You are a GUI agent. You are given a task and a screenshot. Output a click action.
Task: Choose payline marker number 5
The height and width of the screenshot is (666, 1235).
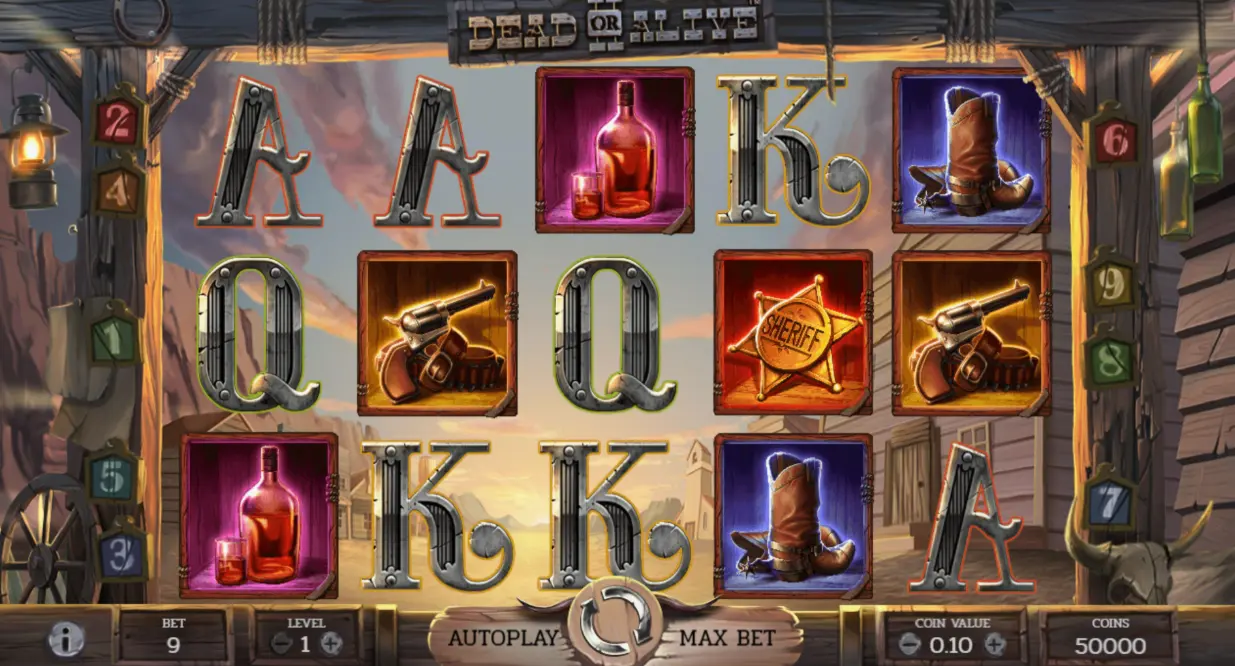point(113,478)
